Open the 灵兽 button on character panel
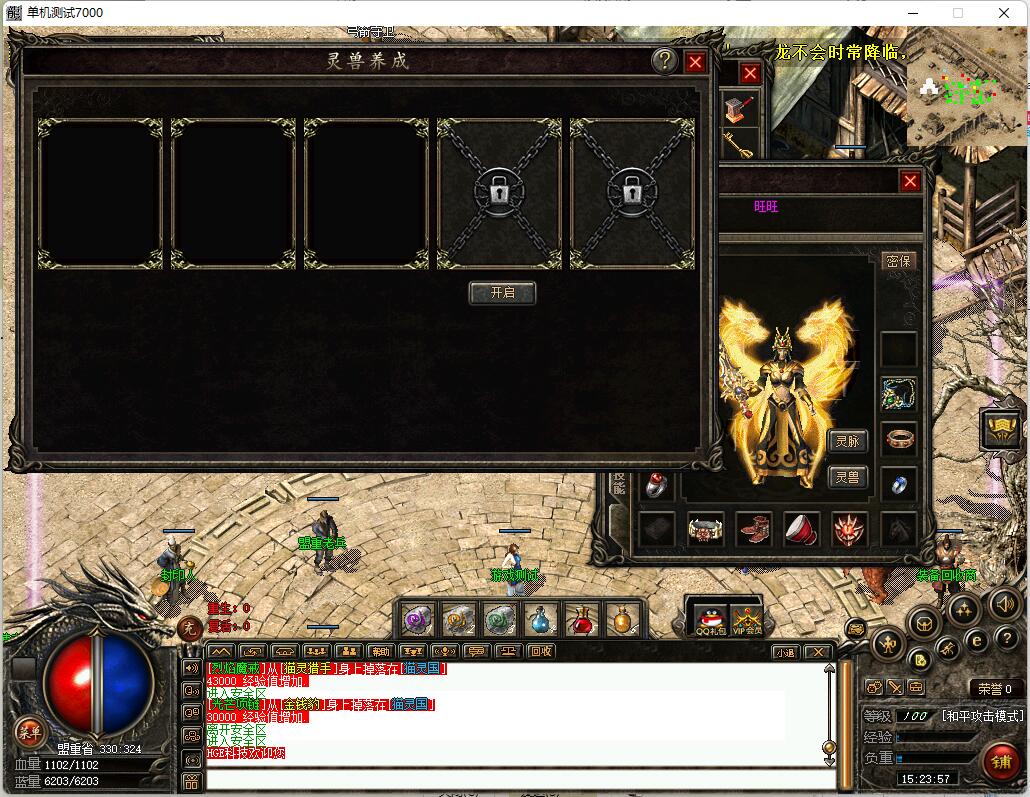Viewport: 1030px width, 797px height. point(847,477)
